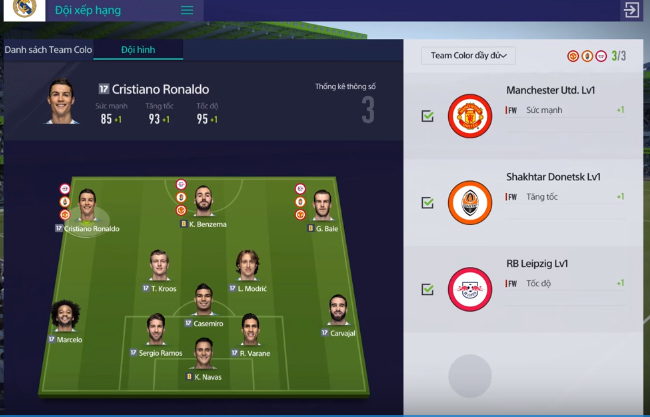Screen dimensions: 650x417
Task: Select Casemiro in the lineup
Action: click(202, 300)
